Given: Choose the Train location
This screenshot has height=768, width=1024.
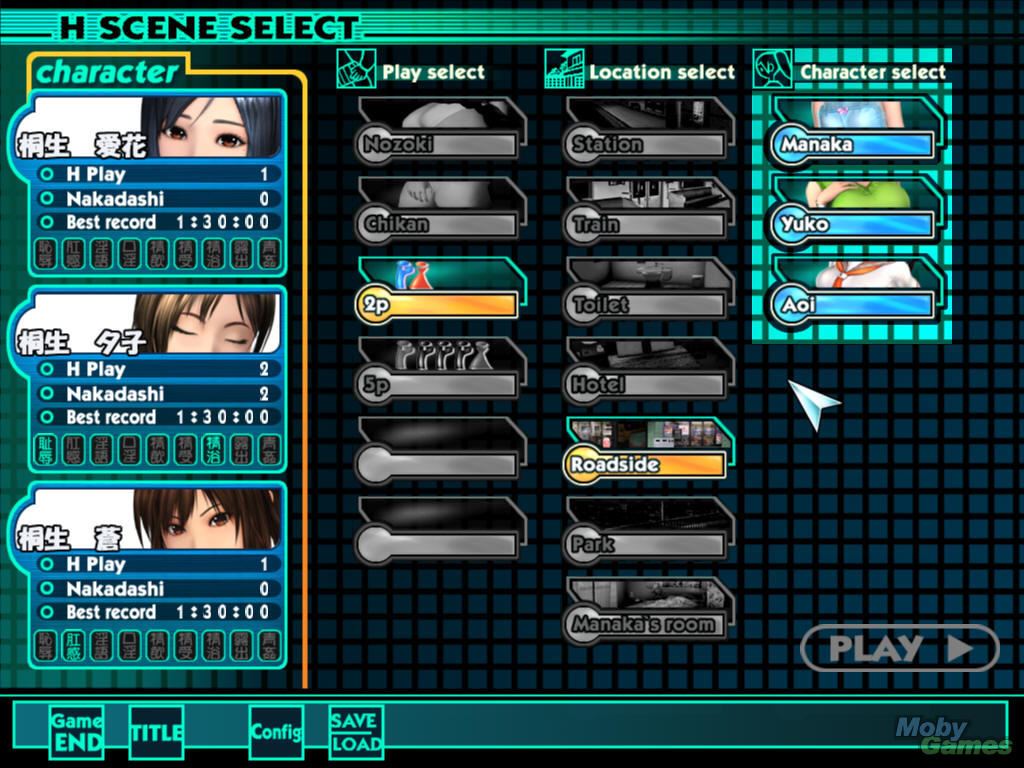Looking at the screenshot, I should [647, 224].
